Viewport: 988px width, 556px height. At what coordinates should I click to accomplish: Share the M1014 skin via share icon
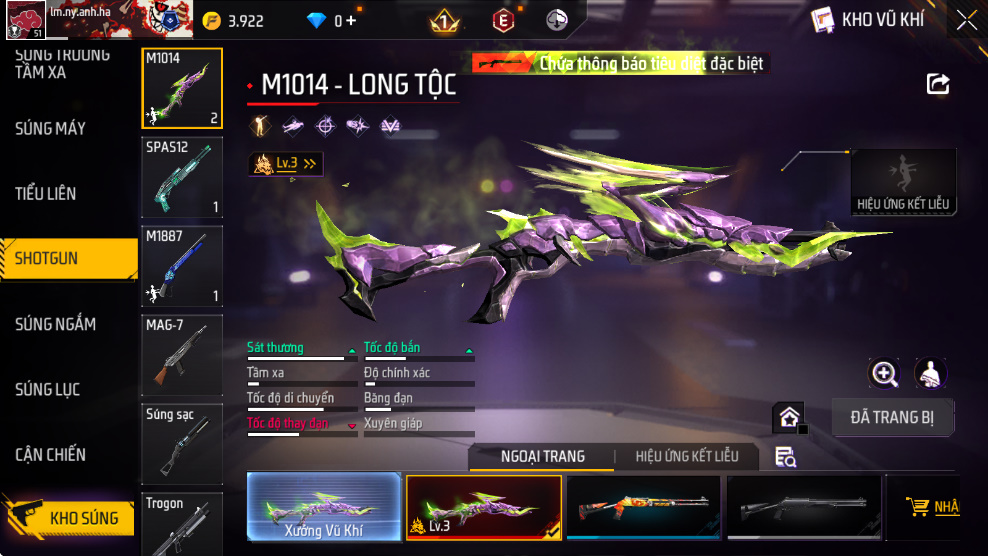(938, 84)
